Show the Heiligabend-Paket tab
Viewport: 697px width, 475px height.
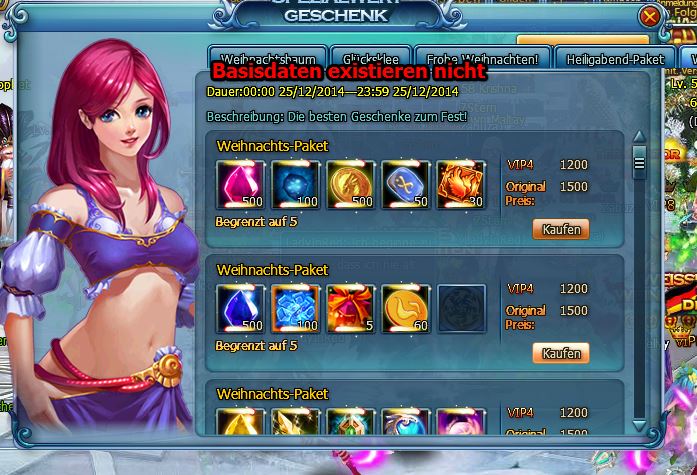point(614,60)
